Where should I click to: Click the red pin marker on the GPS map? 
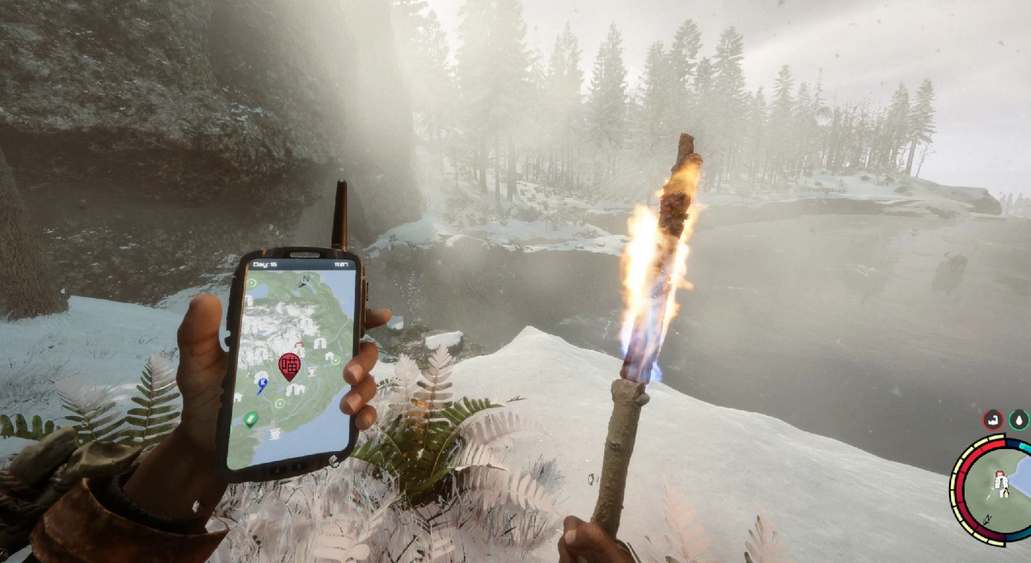click(x=289, y=365)
